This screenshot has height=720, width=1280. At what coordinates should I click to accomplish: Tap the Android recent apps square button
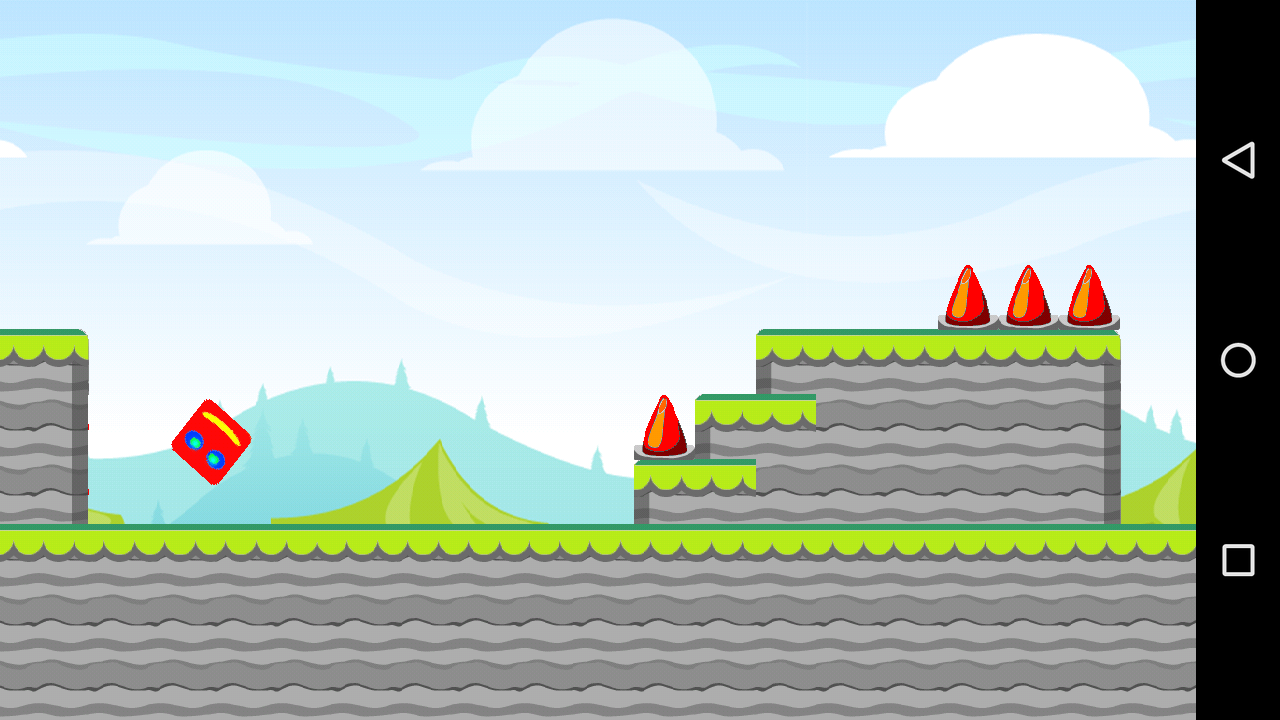pyautogui.click(x=1238, y=560)
